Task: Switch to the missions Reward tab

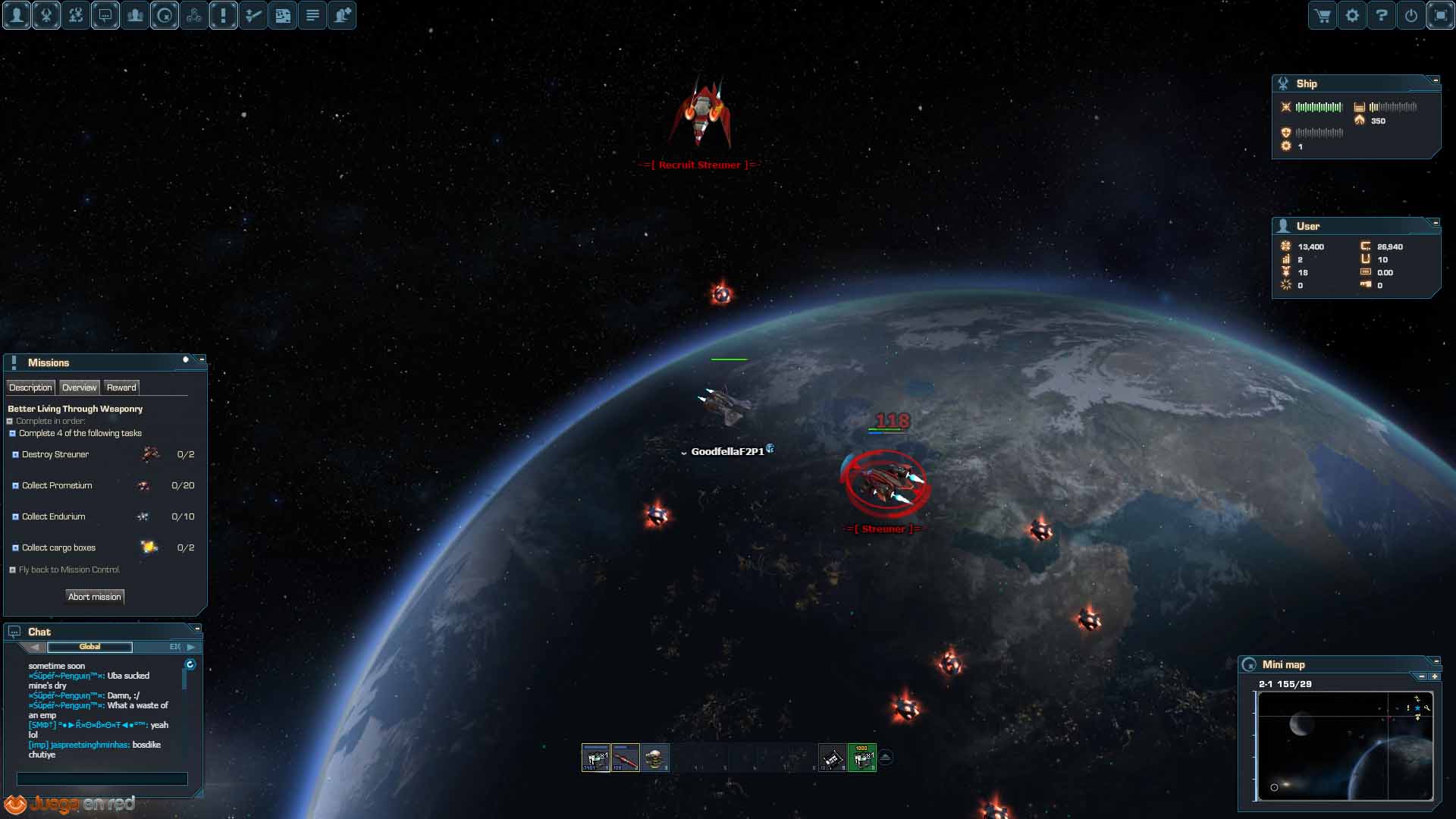Action: pos(121,388)
